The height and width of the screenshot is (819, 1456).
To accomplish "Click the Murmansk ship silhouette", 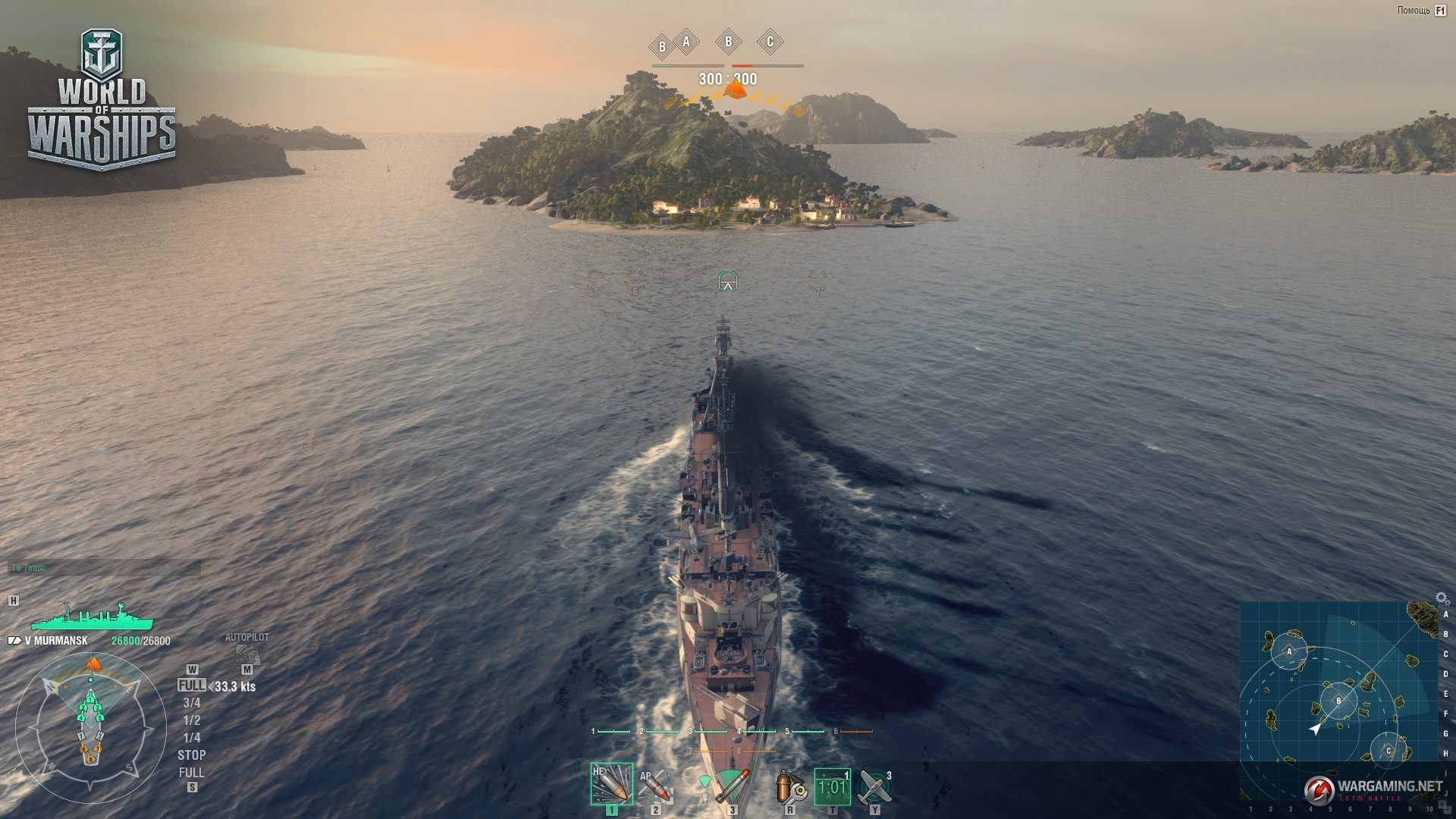I will pos(91,617).
